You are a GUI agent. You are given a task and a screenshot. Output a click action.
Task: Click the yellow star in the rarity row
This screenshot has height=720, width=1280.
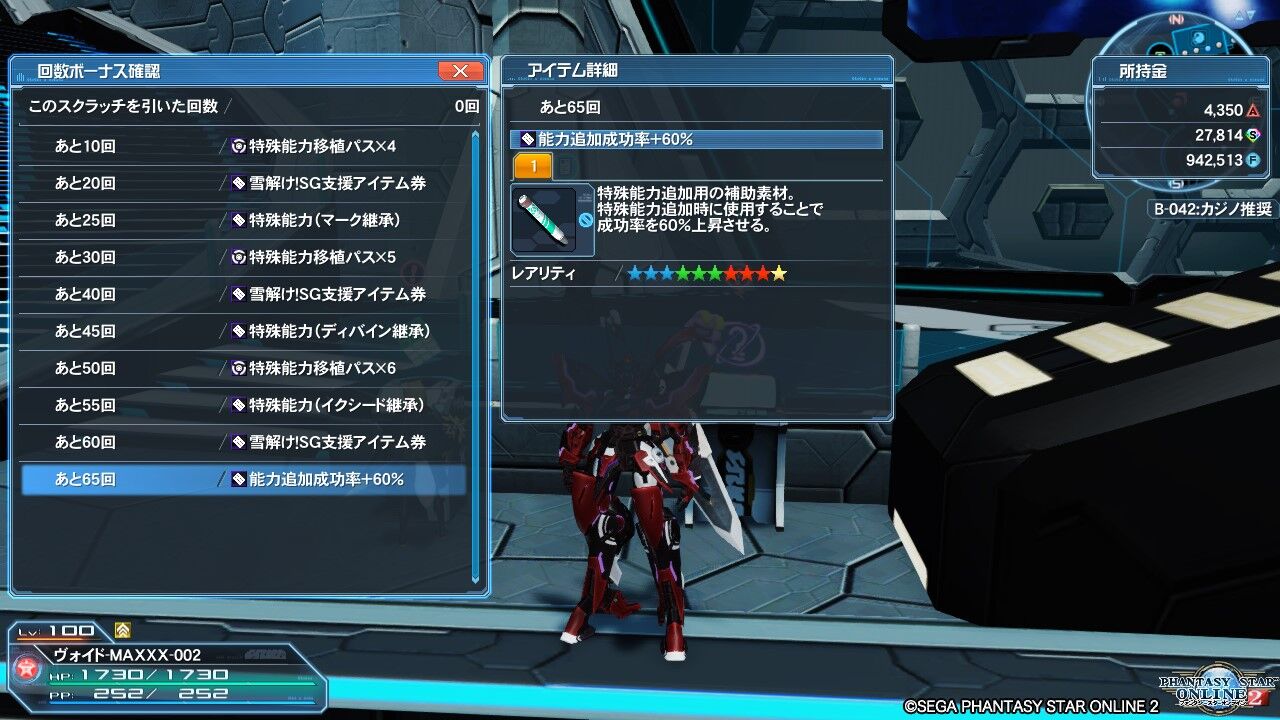coord(778,272)
